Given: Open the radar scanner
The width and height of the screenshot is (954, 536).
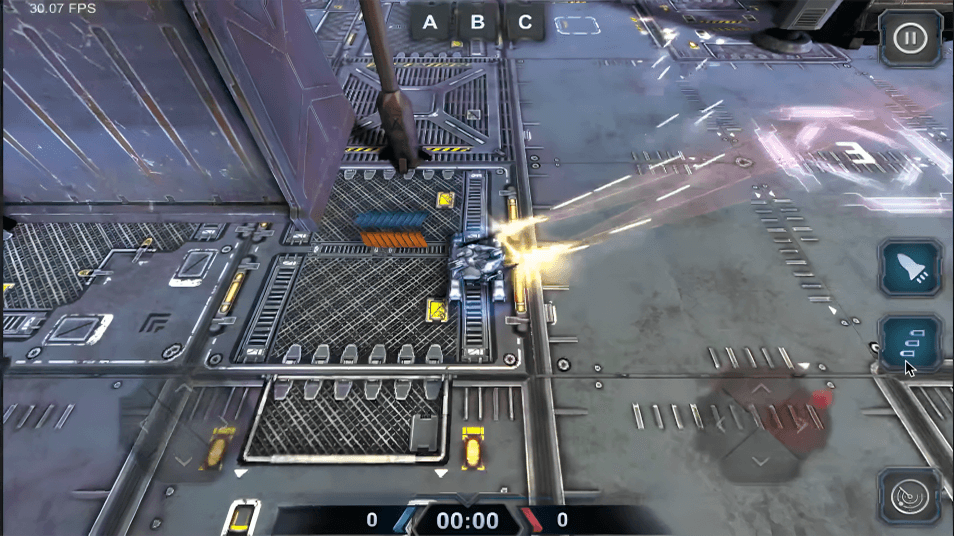Looking at the screenshot, I should click(x=909, y=496).
